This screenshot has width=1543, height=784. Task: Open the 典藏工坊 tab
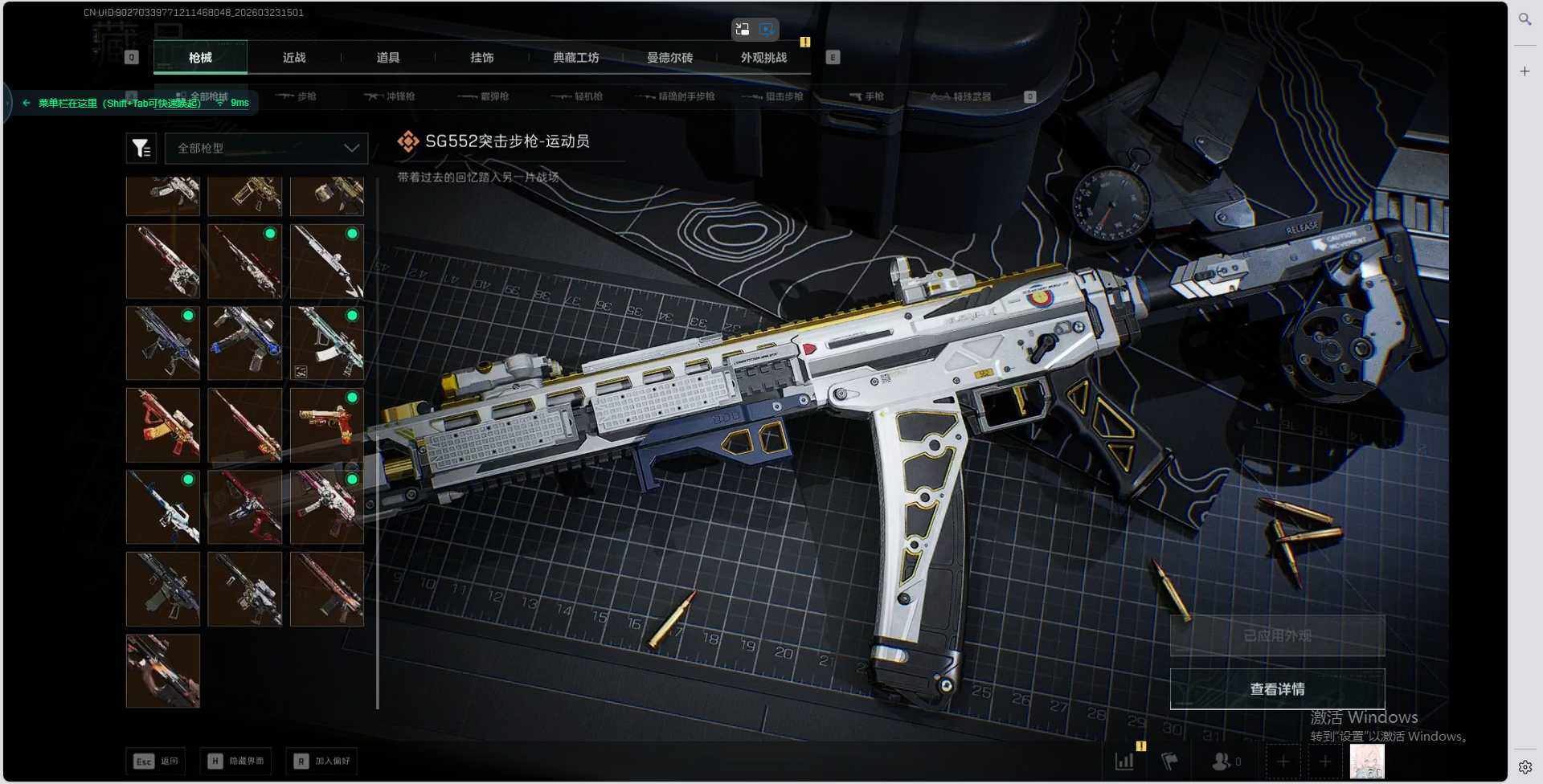coord(576,58)
